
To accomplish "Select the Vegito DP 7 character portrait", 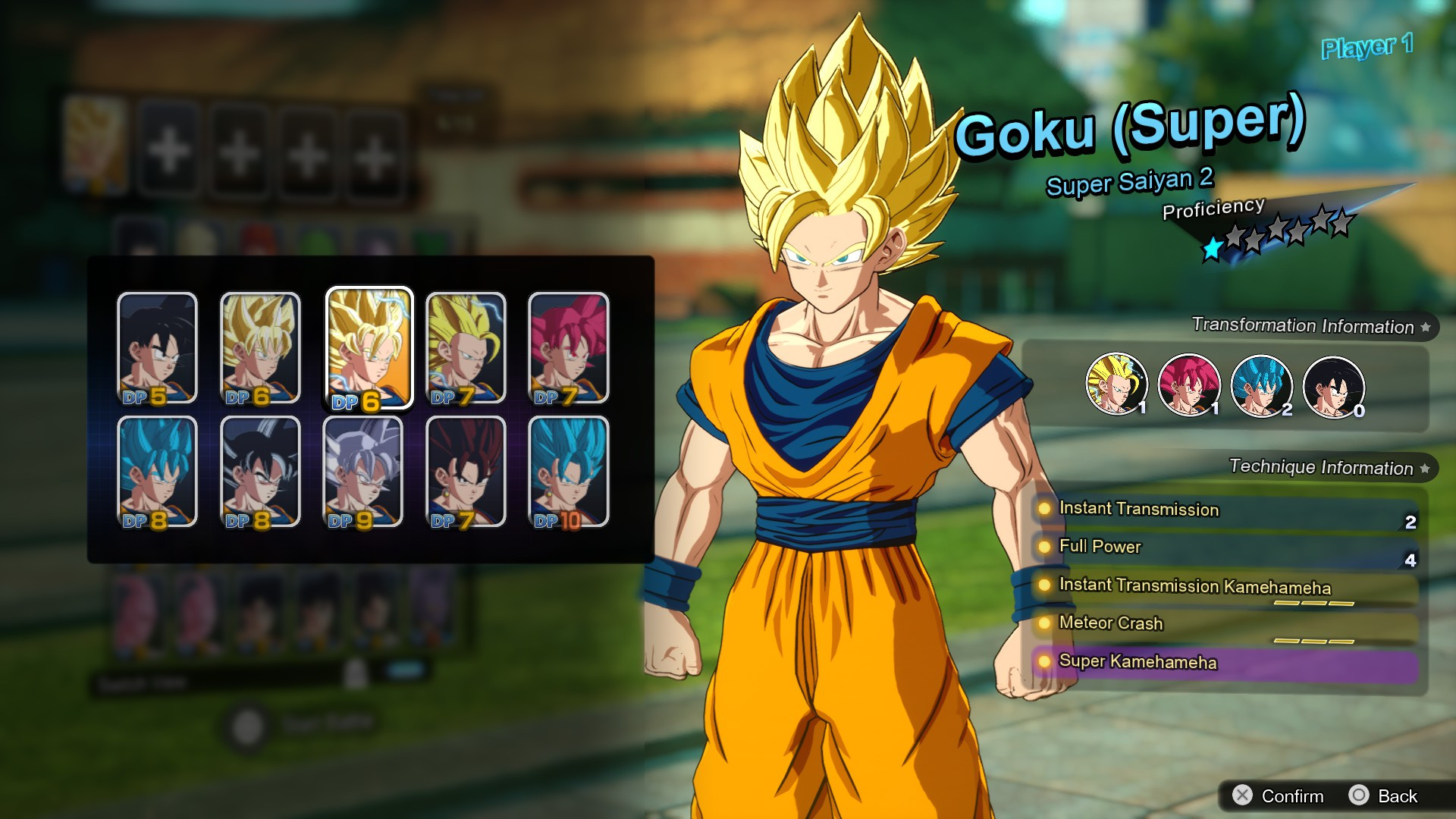I will pyautogui.click(x=464, y=472).
